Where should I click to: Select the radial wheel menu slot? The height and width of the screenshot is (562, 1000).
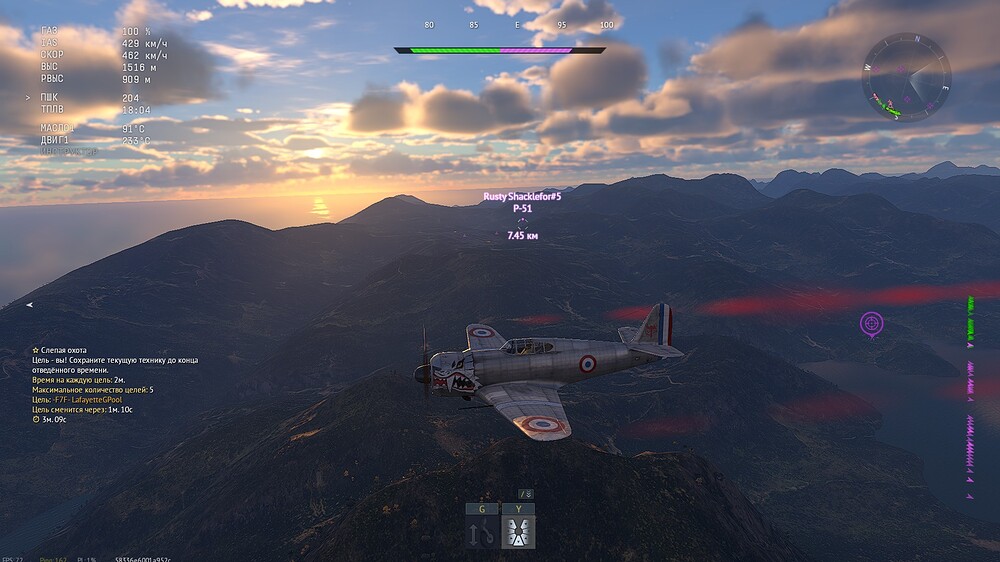518,532
